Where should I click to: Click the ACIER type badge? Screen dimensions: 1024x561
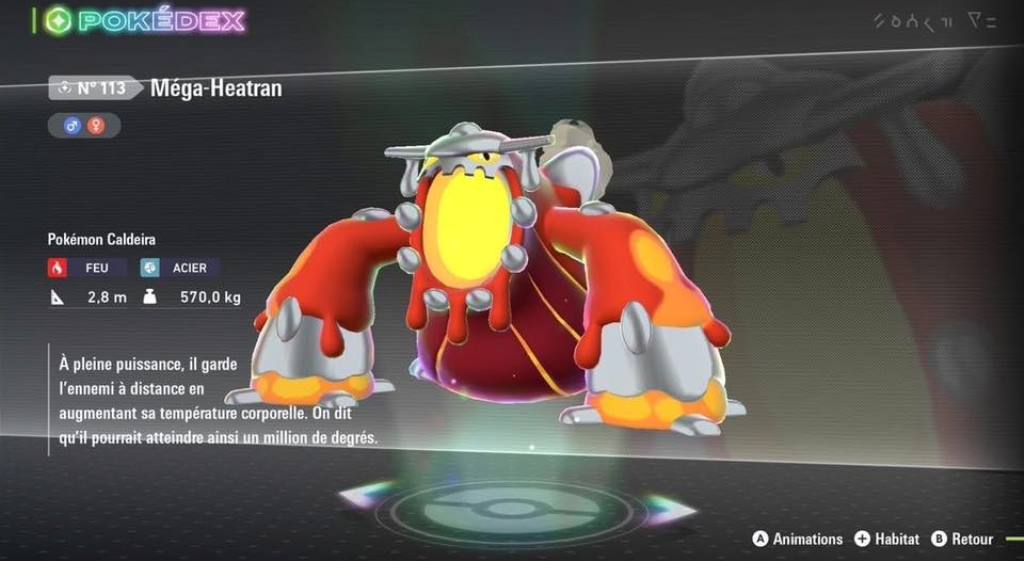(180, 268)
